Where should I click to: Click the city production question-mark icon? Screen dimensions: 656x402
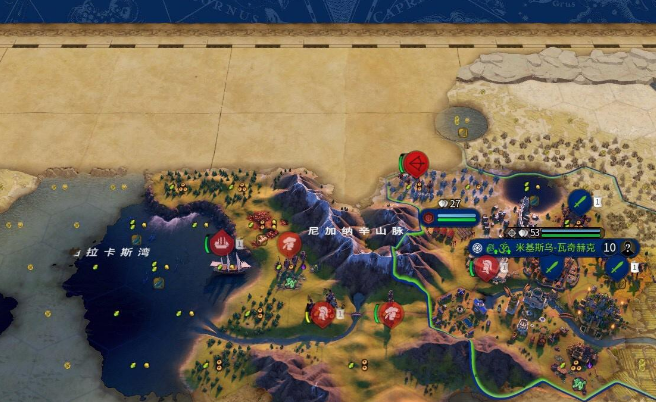(627, 248)
